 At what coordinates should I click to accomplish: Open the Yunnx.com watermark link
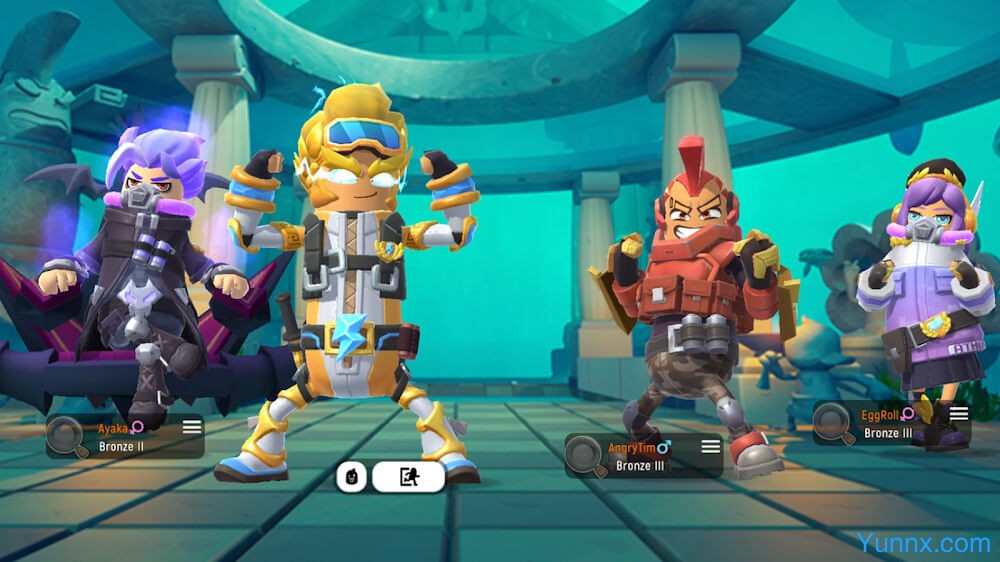pyautogui.click(x=922, y=543)
